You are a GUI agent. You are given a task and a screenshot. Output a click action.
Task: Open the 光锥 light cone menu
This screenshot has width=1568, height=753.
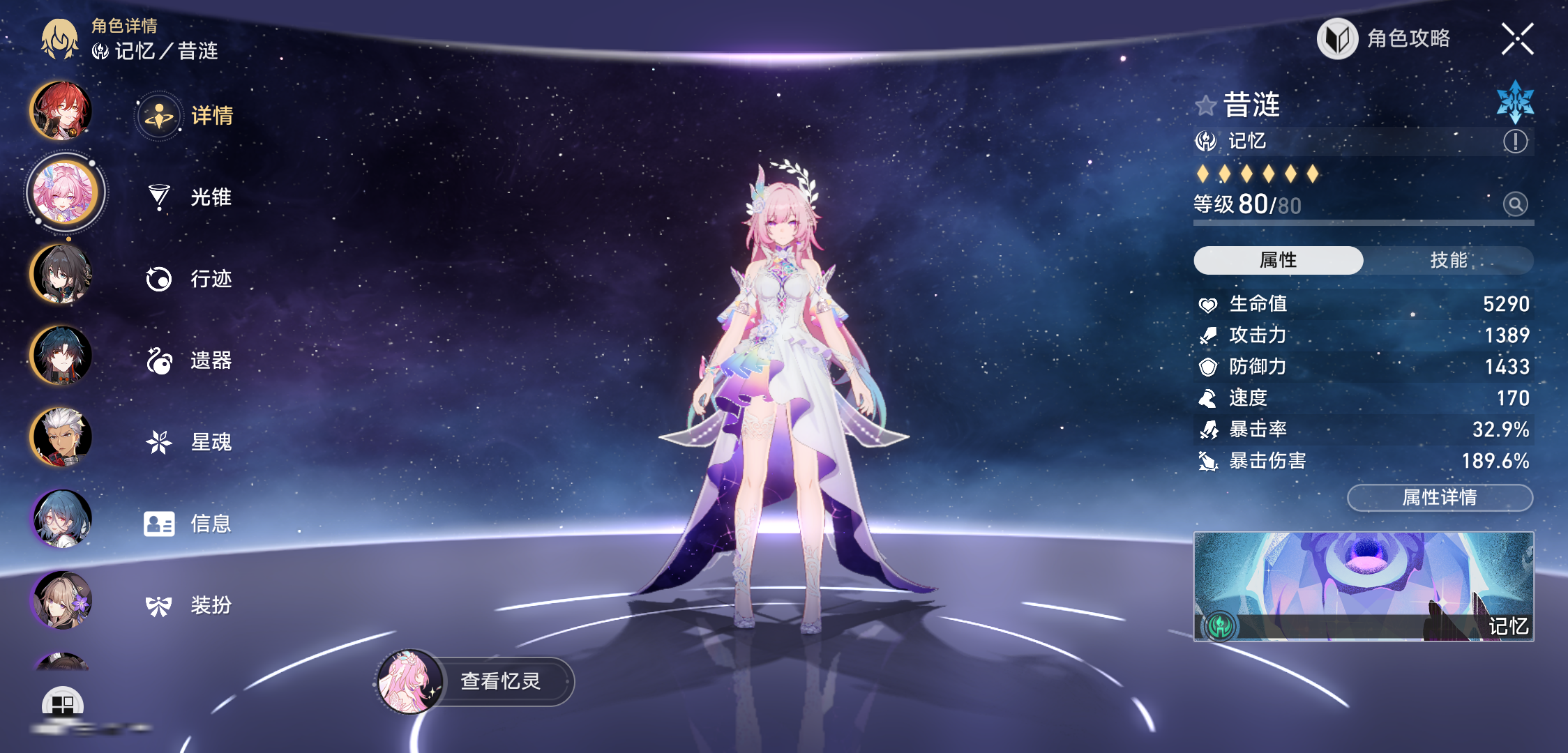tap(188, 197)
